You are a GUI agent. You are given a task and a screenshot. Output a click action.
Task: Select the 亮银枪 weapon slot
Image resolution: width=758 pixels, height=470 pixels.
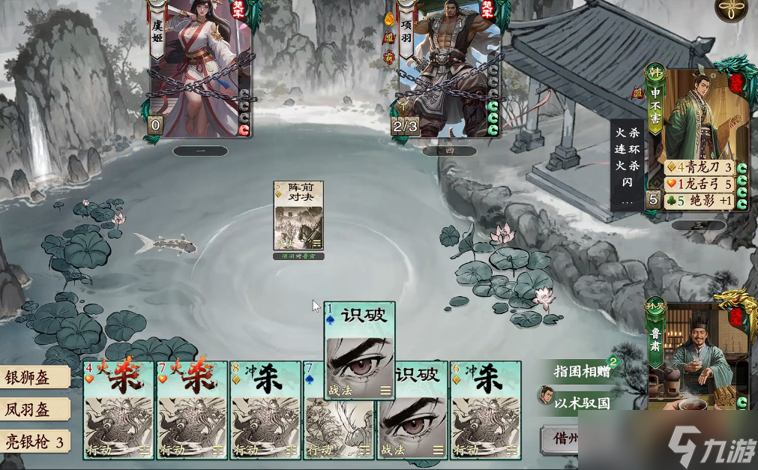[36, 441]
